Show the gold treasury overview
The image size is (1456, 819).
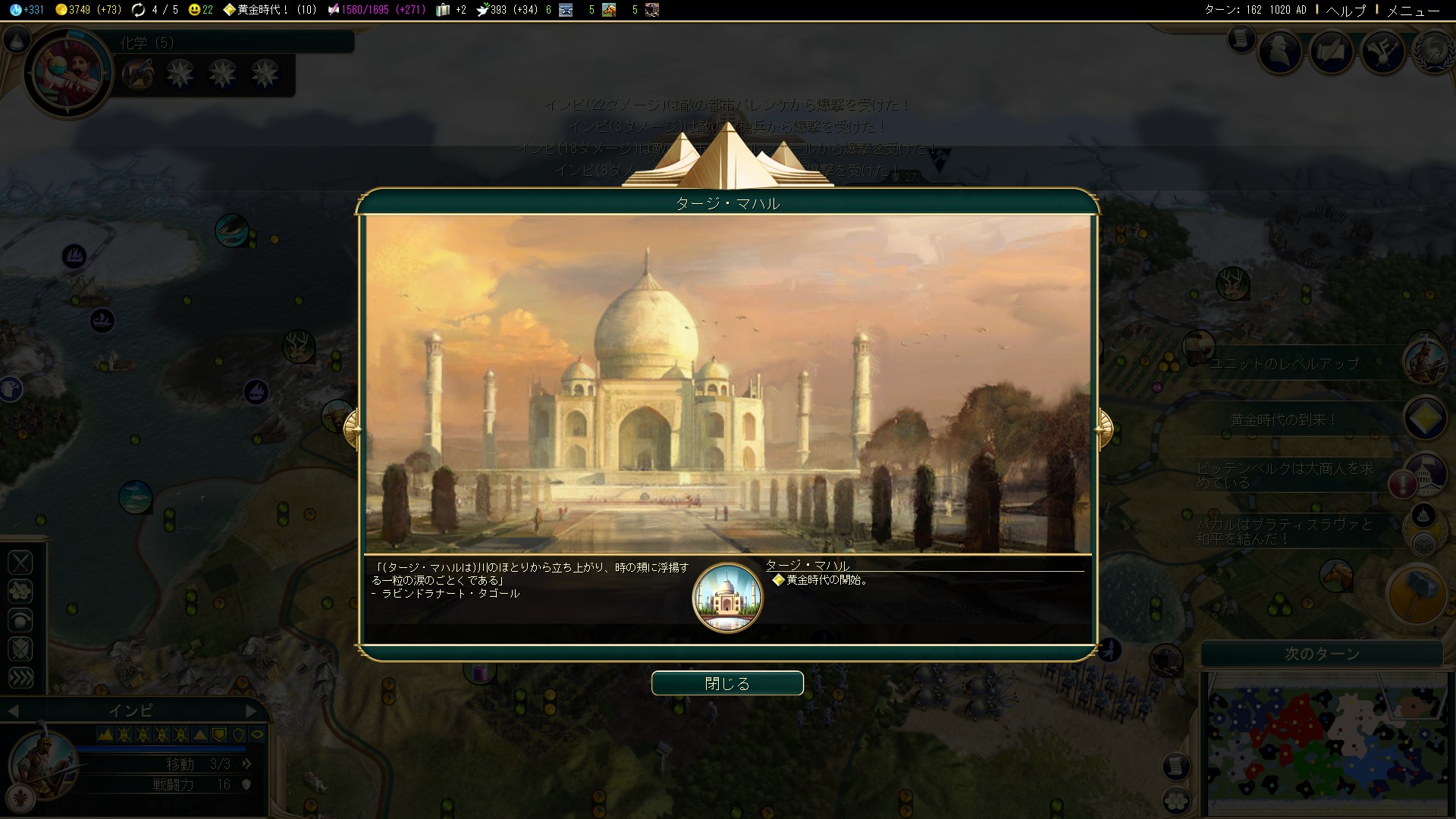pos(88,10)
